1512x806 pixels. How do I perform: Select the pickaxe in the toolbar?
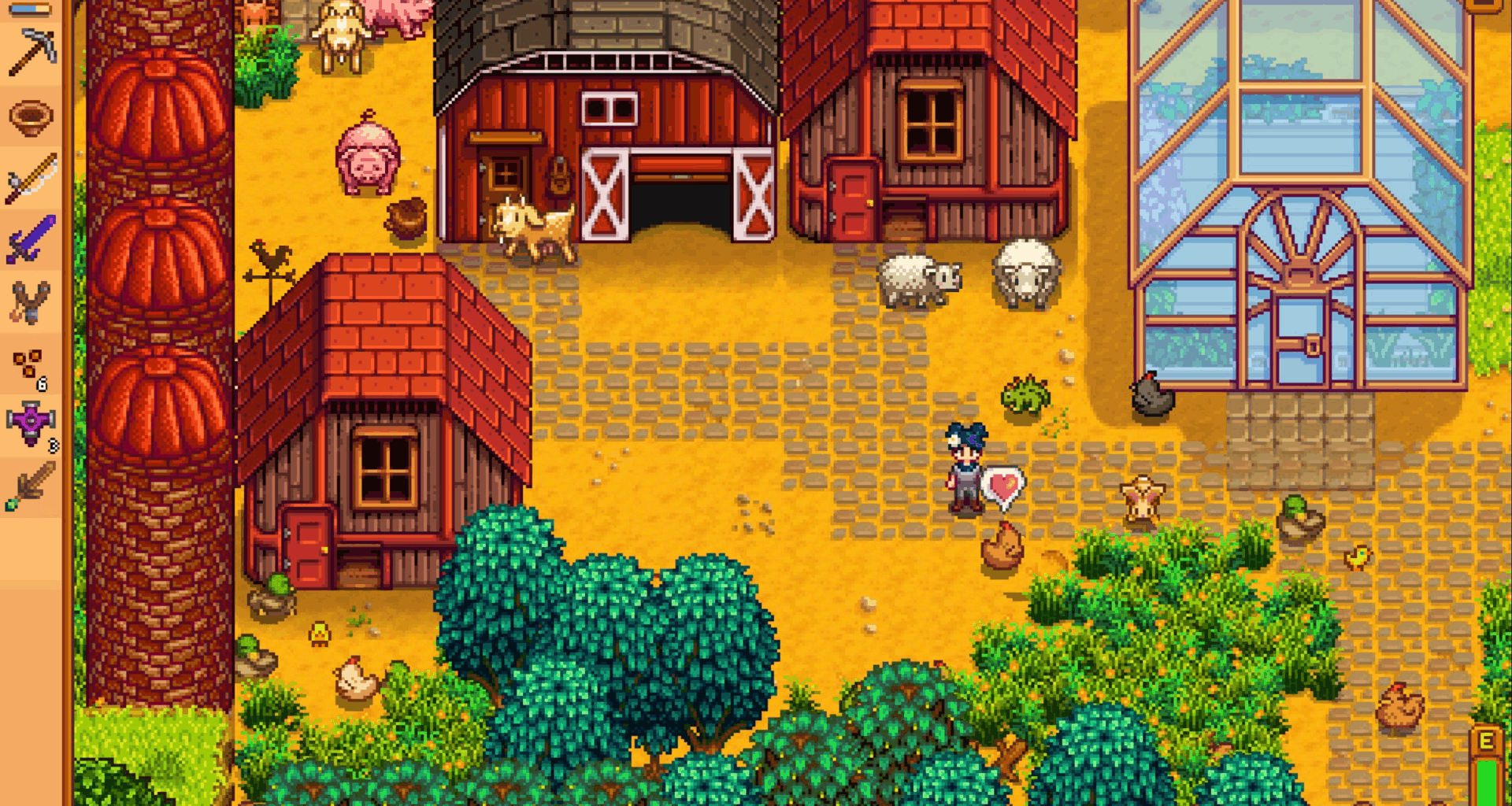(x=31, y=53)
